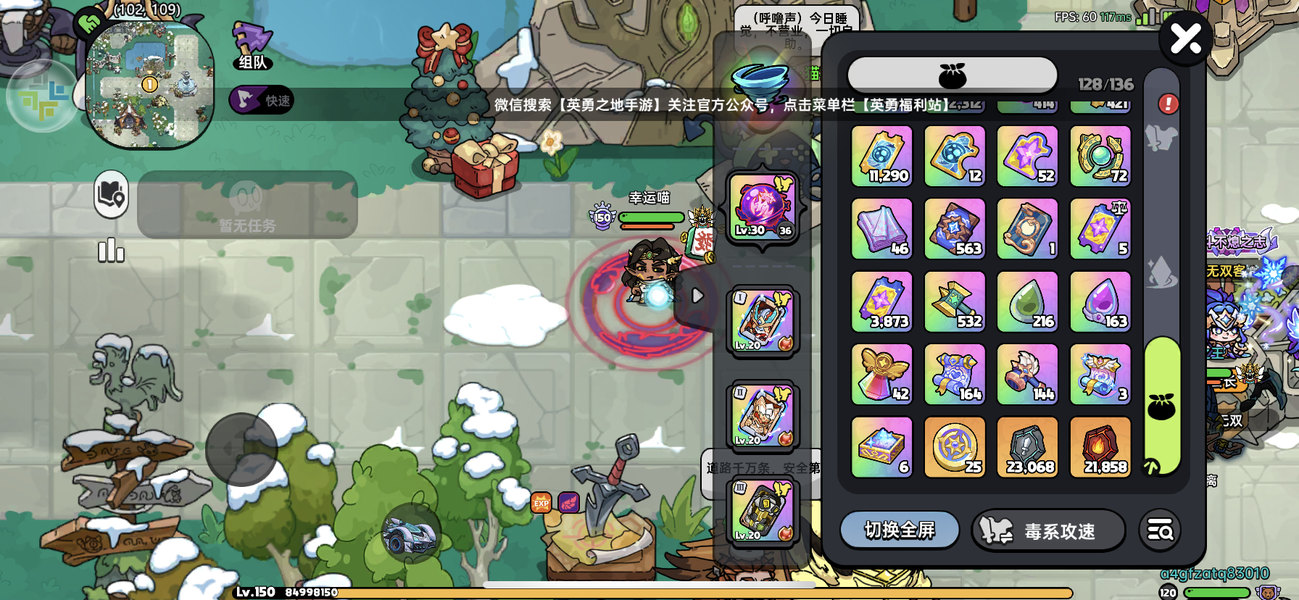The height and width of the screenshot is (600, 1299).
Task: Show the bar chart statistics icon
Action: [x=111, y=251]
